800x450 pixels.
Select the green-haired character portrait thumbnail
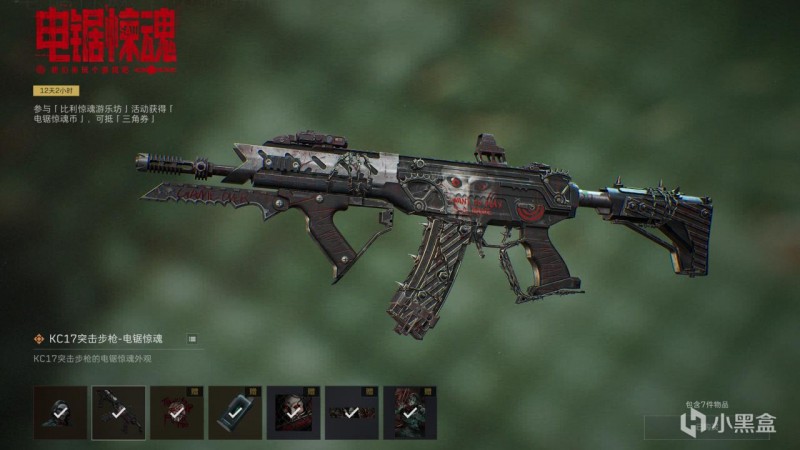(409, 413)
